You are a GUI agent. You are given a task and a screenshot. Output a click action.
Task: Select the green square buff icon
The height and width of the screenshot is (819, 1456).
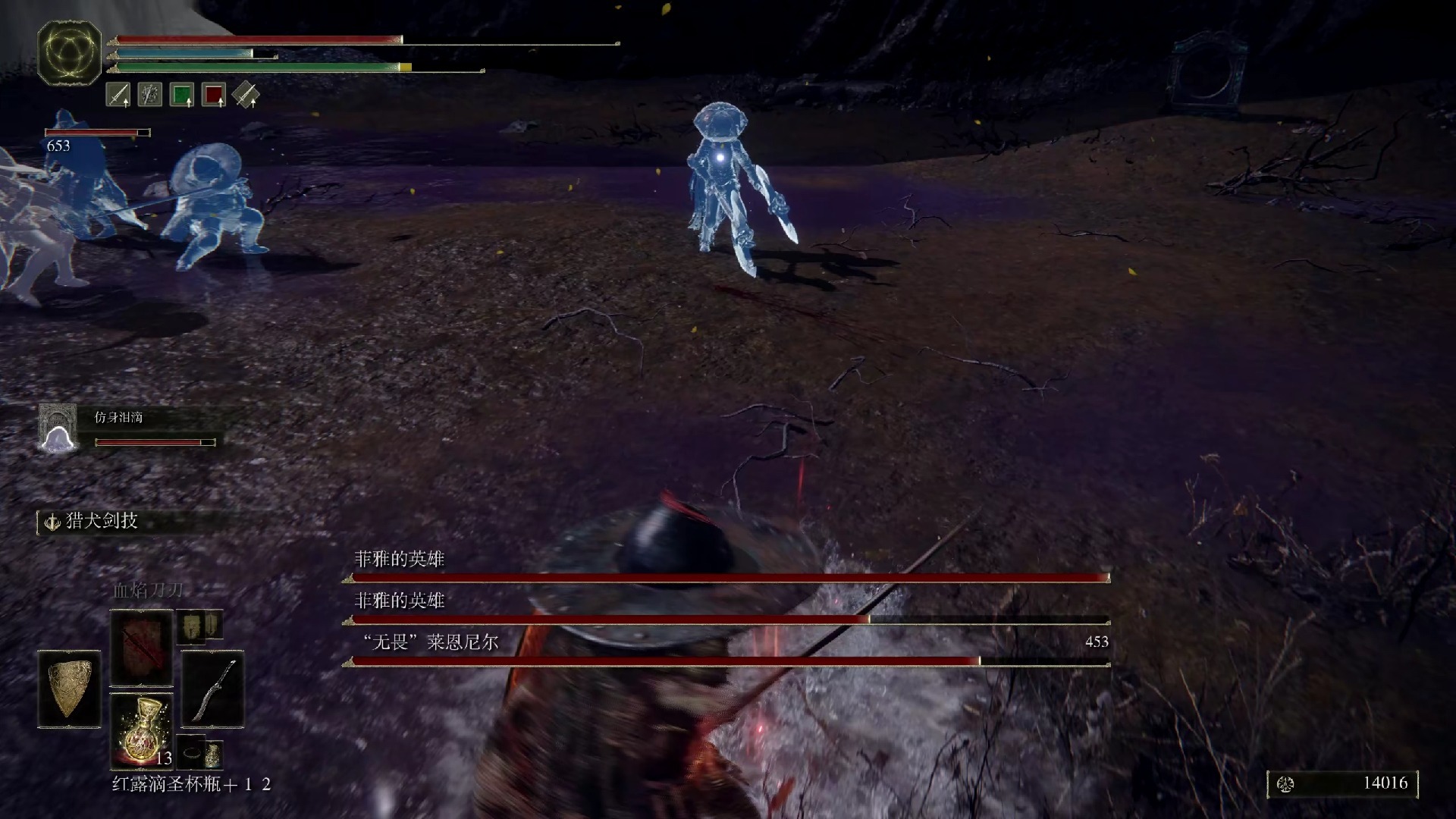(182, 95)
